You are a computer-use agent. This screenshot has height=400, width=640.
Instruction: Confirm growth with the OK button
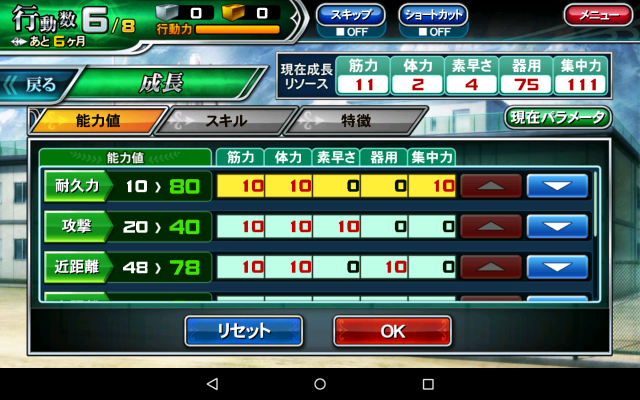coord(392,331)
